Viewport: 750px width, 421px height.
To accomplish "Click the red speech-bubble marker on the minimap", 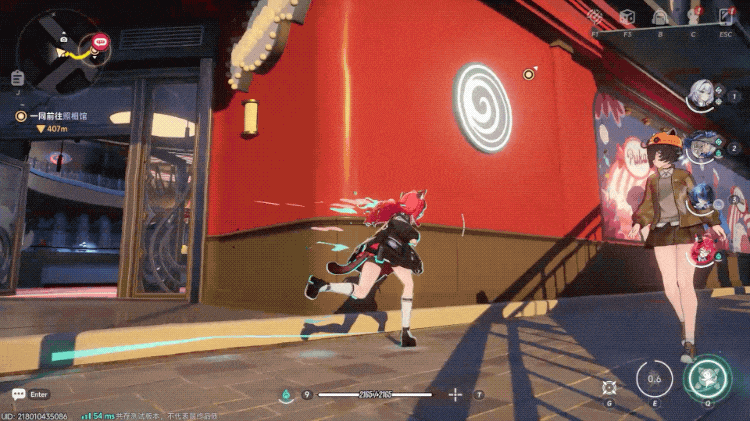I will [x=100, y=42].
